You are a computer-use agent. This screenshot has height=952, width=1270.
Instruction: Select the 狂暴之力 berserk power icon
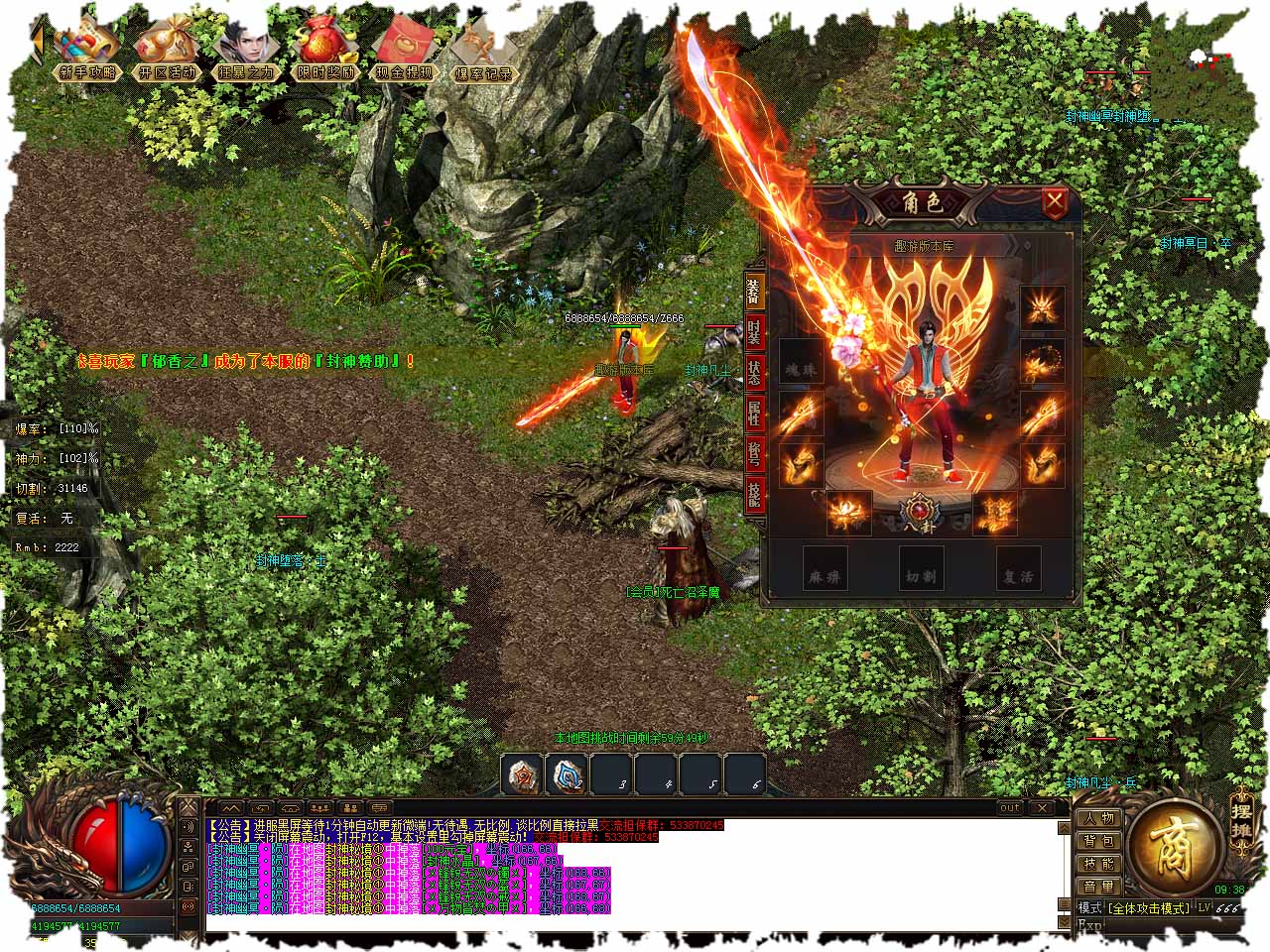[x=245, y=52]
